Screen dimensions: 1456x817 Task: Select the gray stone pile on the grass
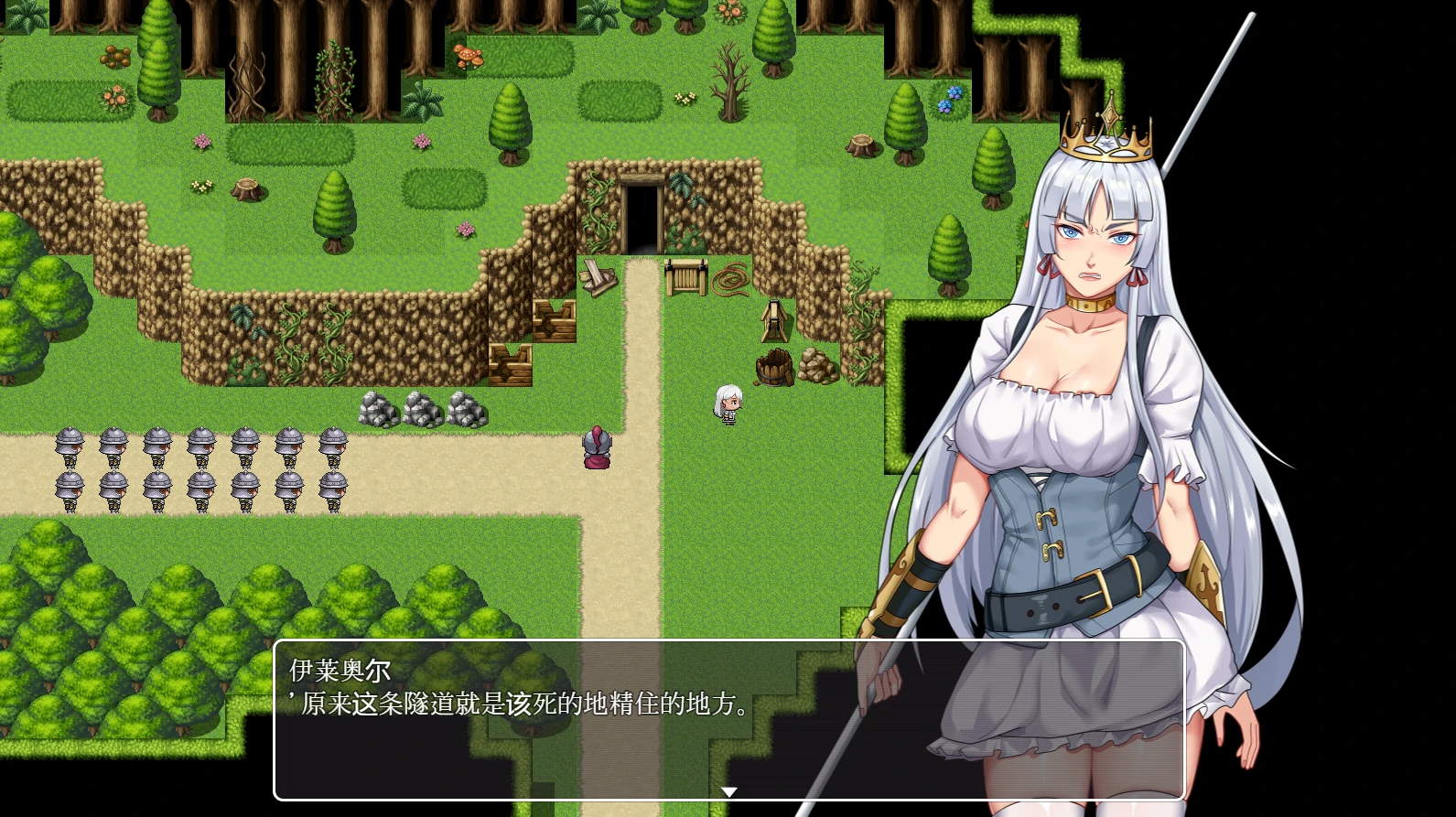[423, 412]
